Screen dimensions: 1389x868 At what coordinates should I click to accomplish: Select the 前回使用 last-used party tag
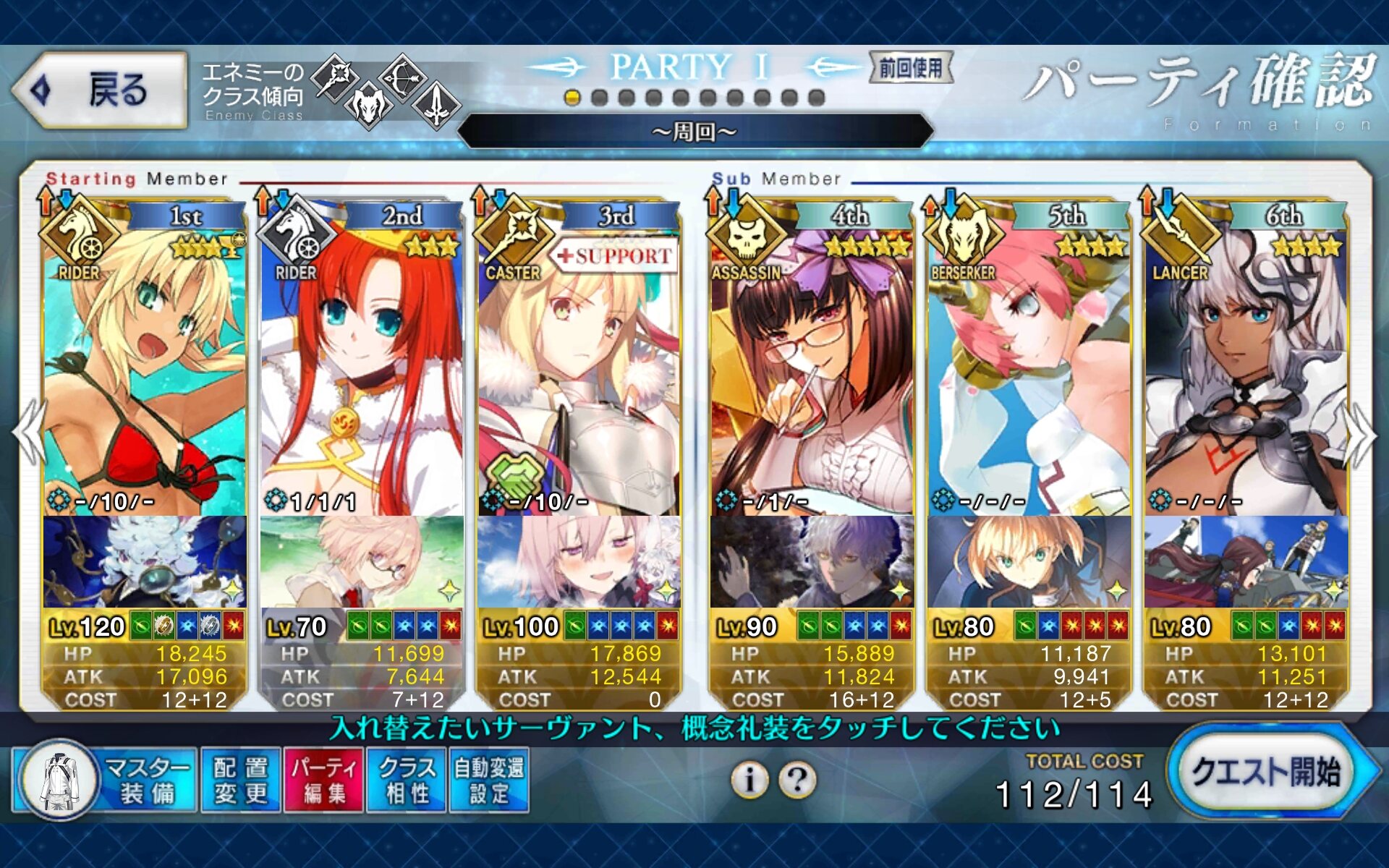[911, 68]
